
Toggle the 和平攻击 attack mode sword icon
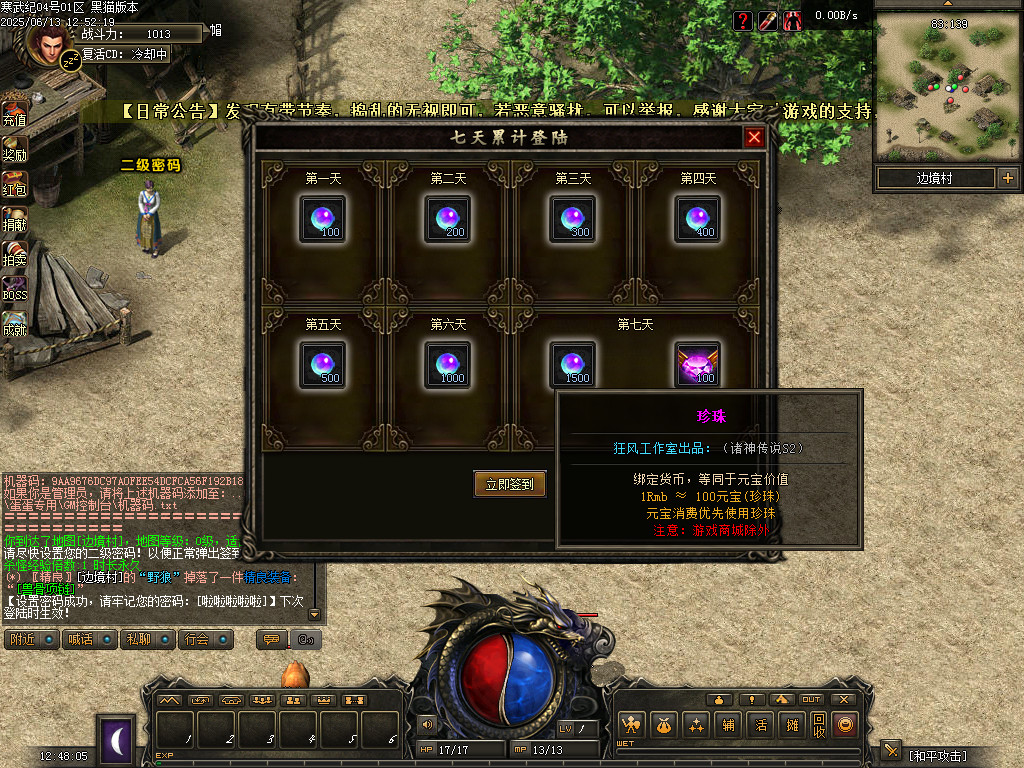coord(891,751)
